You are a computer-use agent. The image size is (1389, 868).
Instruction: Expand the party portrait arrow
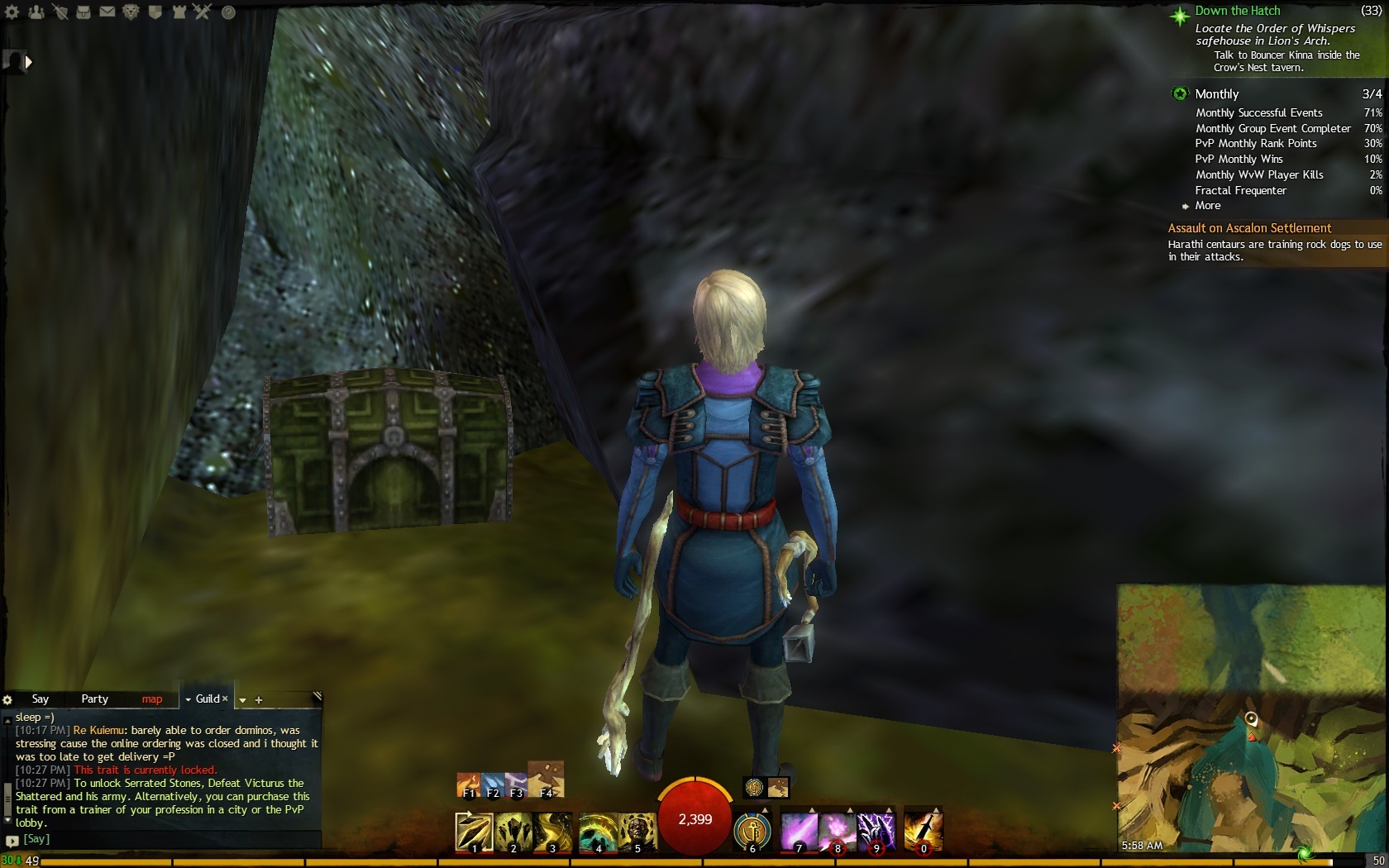pos(29,61)
